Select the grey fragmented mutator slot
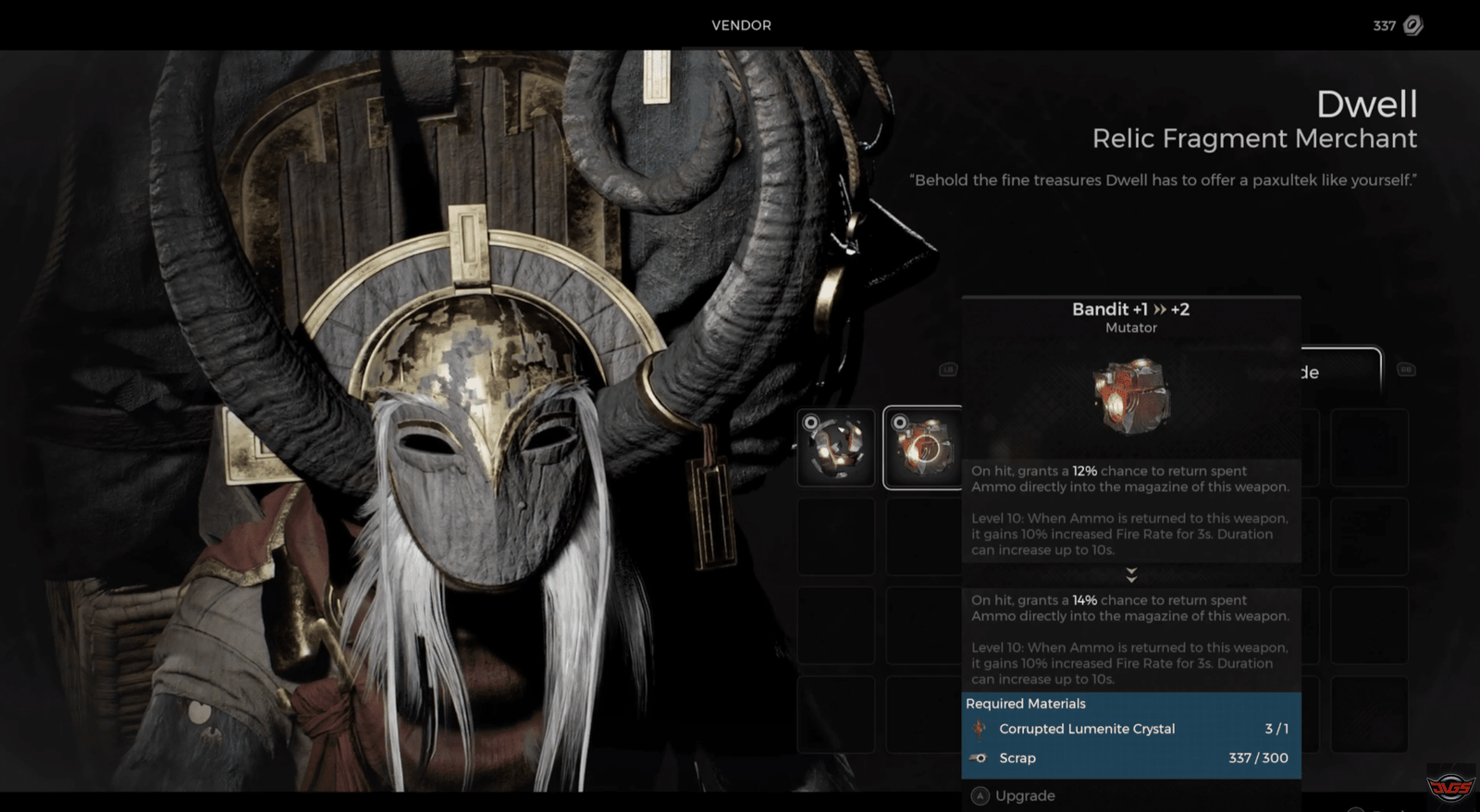The image size is (1480, 812). (836, 448)
